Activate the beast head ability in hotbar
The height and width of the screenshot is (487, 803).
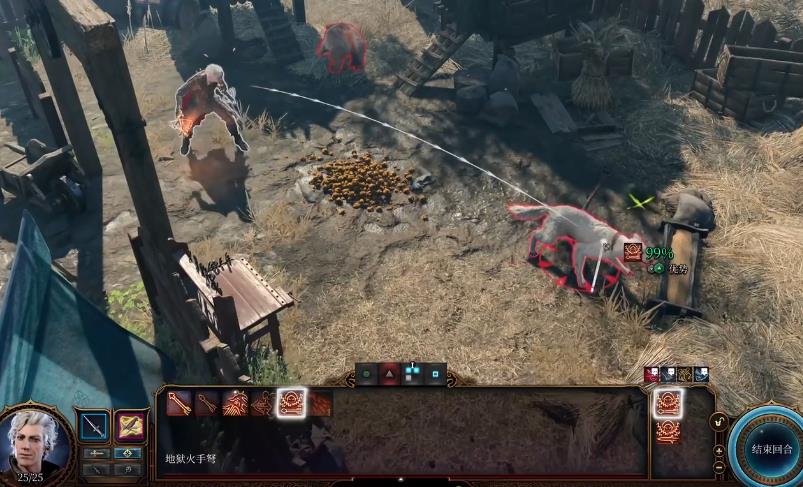[236, 403]
